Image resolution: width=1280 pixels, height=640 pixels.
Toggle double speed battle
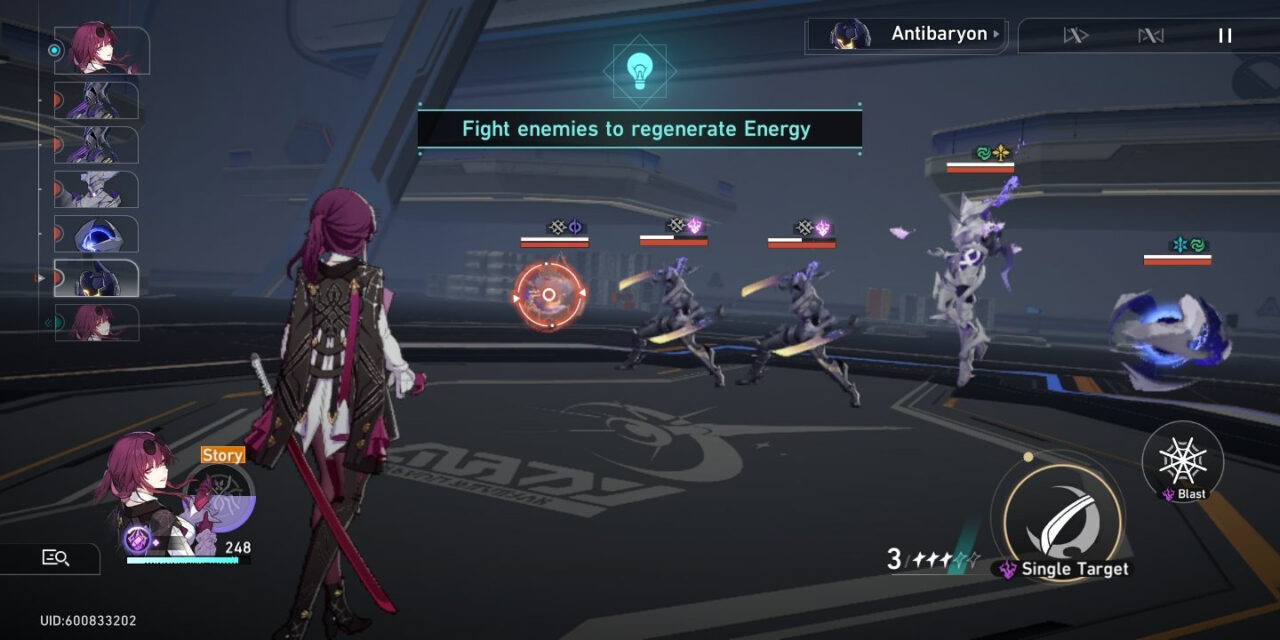click(x=1075, y=36)
